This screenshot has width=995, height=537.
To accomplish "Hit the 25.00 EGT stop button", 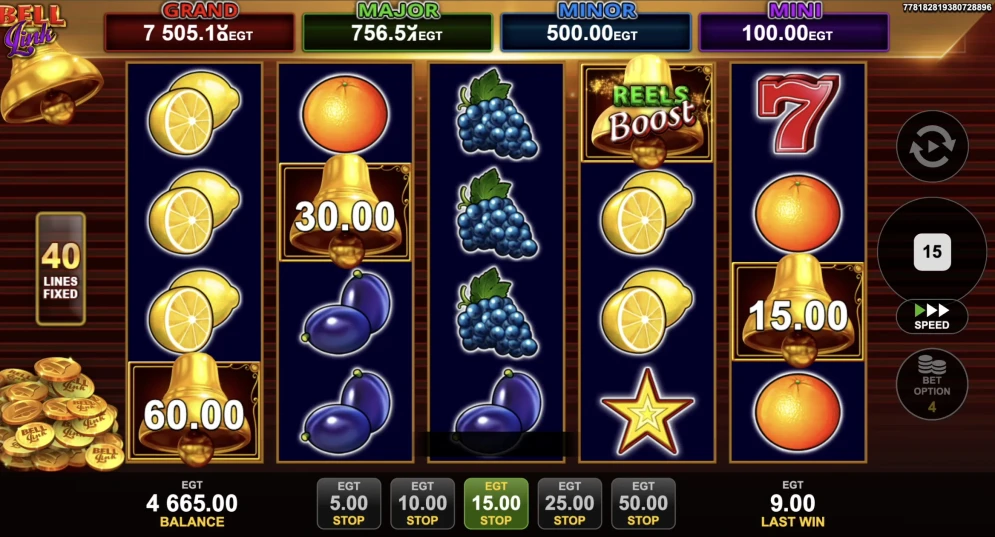I will click(570, 503).
